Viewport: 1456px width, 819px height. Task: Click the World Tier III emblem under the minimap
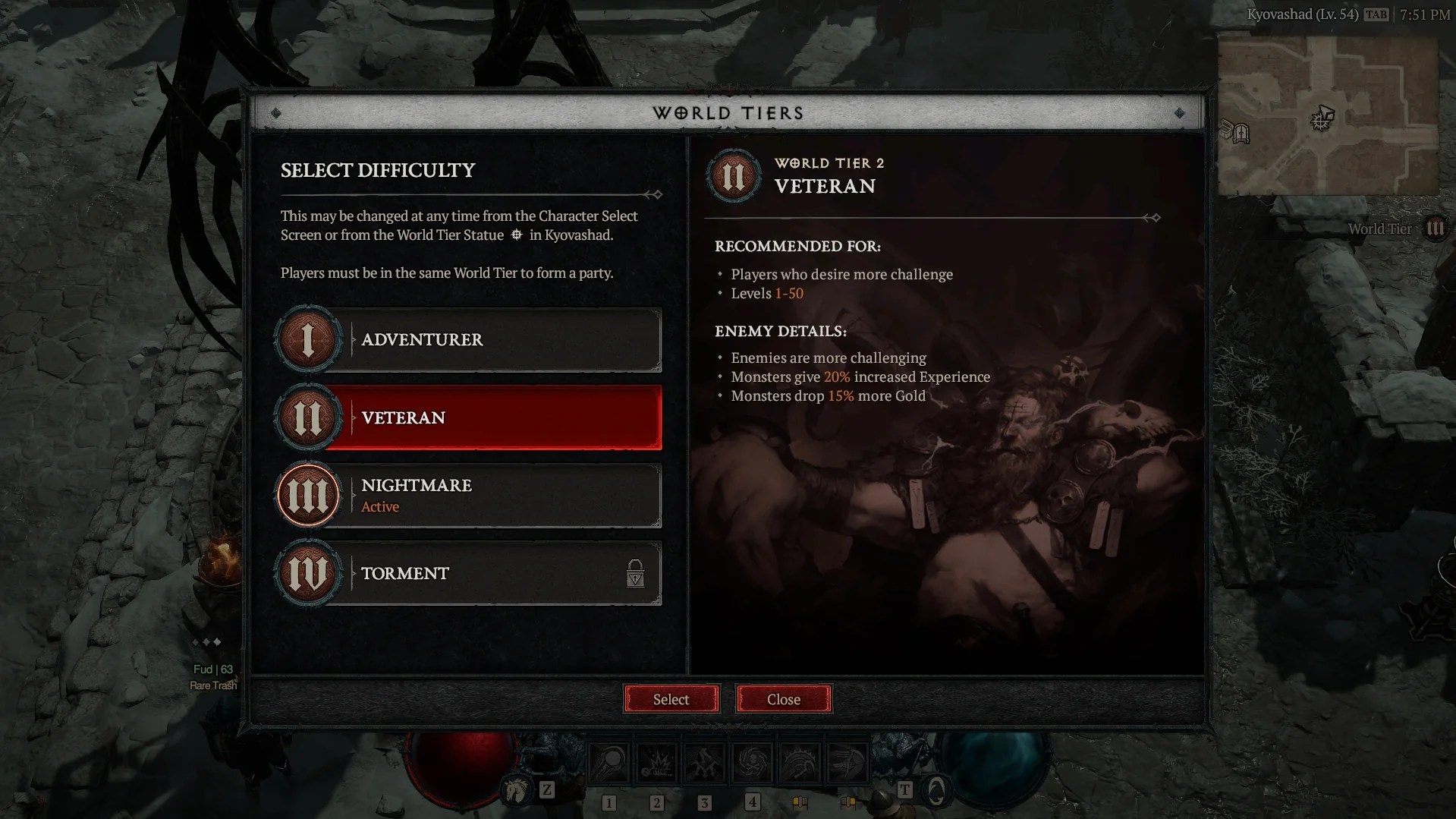pyautogui.click(x=1436, y=228)
